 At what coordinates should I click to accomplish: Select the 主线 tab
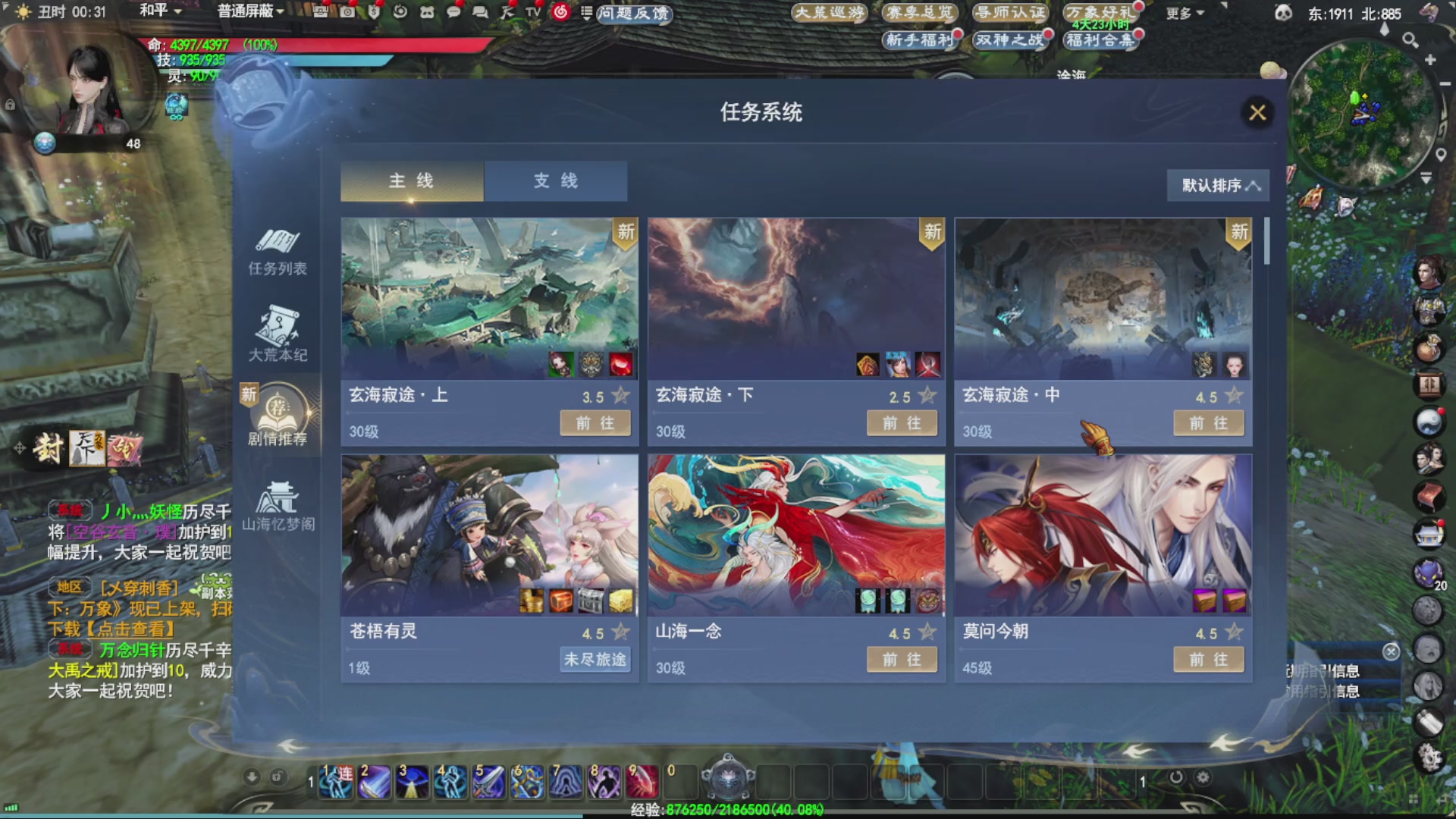[411, 181]
